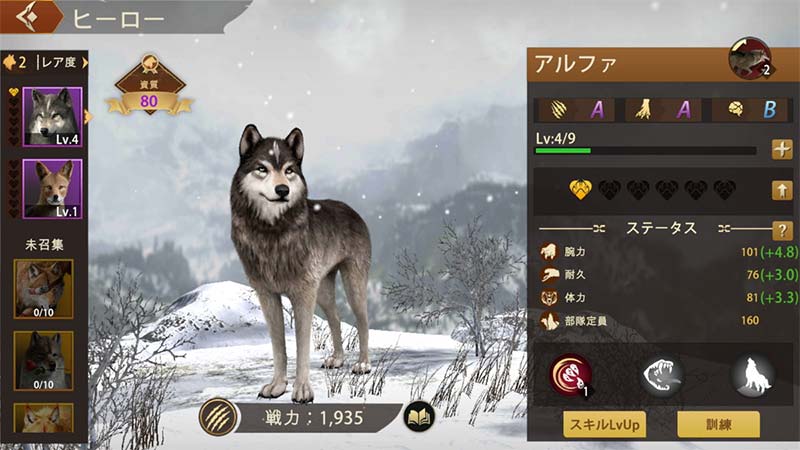Choose the Lv.1 fox hero portrait
The height and width of the screenshot is (450, 800).
pyautogui.click(x=51, y=188)
